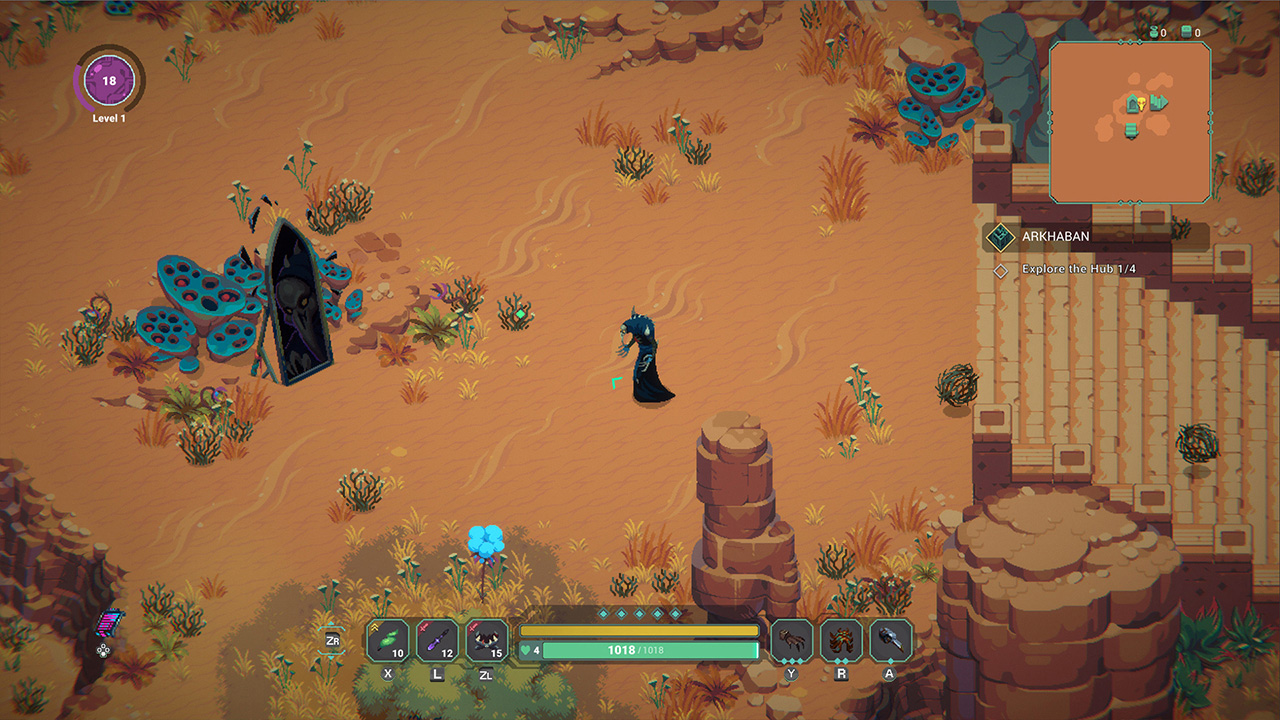Click the Level 1 badge
This screenshot has width=1280, height=720.
[x=110, y=87]
